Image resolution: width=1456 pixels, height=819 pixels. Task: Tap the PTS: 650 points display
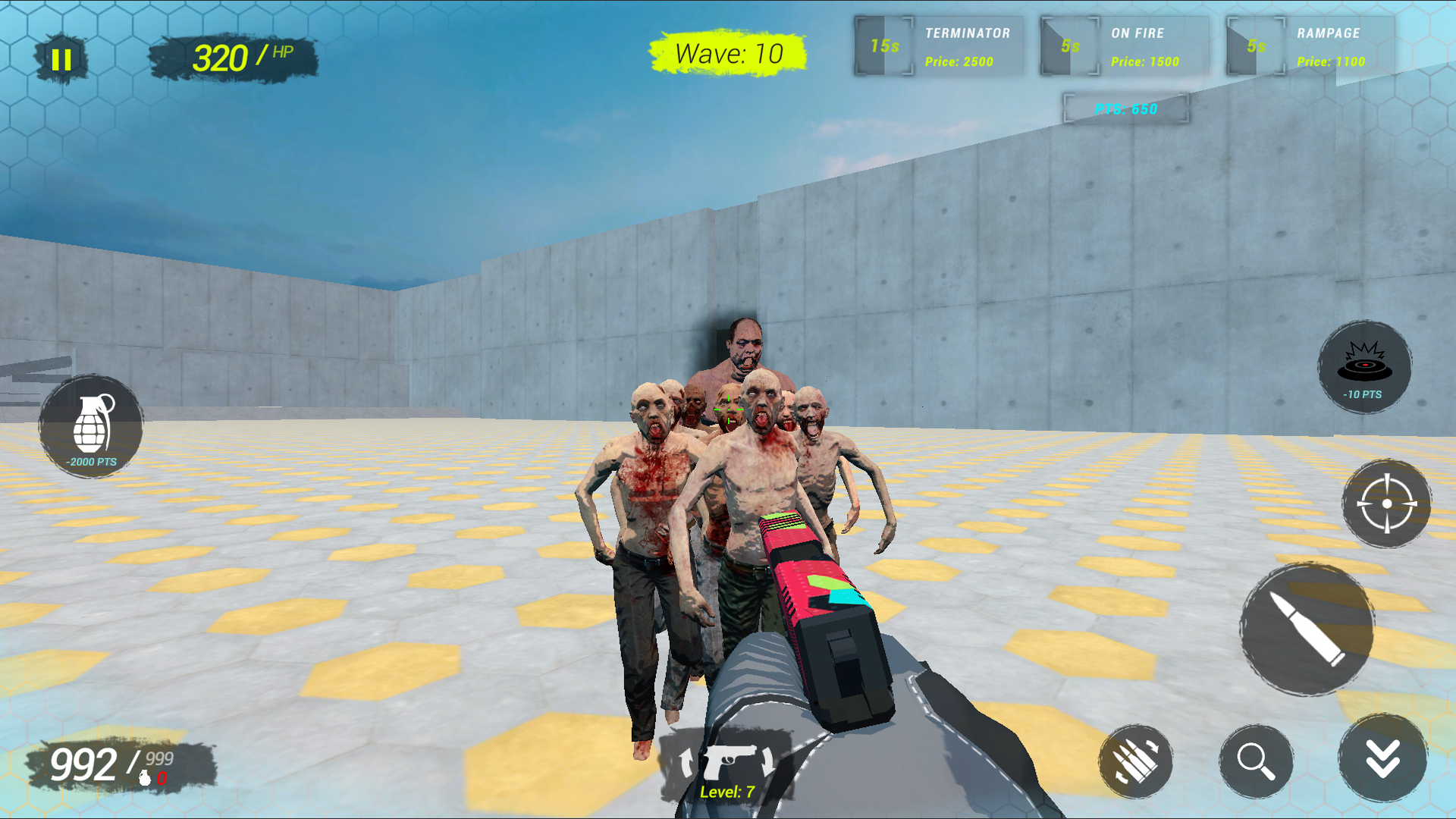coord(1125,108)
